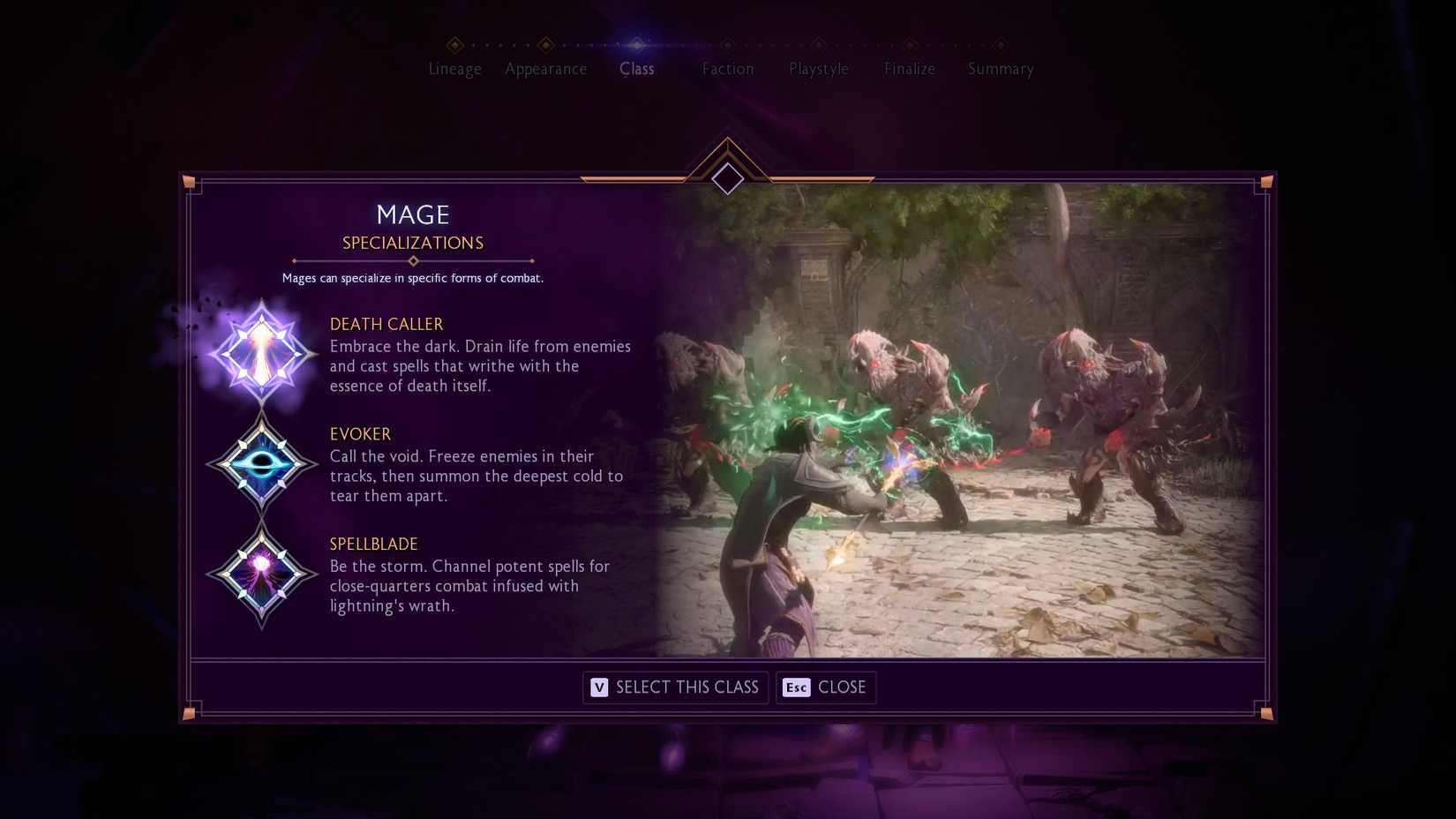The height and width of the screenshot is (819, 1456).
Task: Click the Evoker void eye icon
Action: coord(262,462)
